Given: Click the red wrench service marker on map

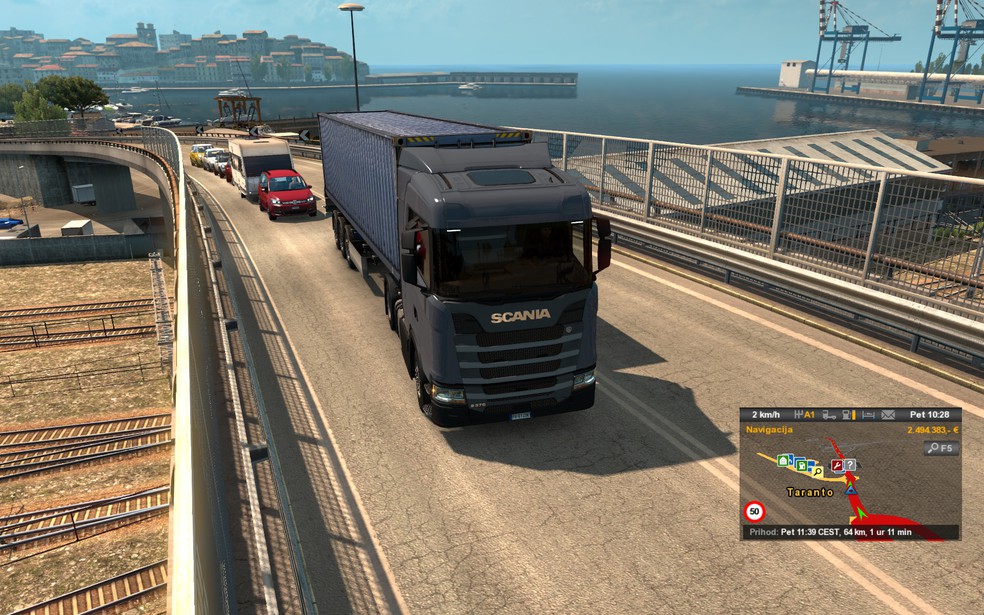Looking at the screenshot, I should (836, 465).
